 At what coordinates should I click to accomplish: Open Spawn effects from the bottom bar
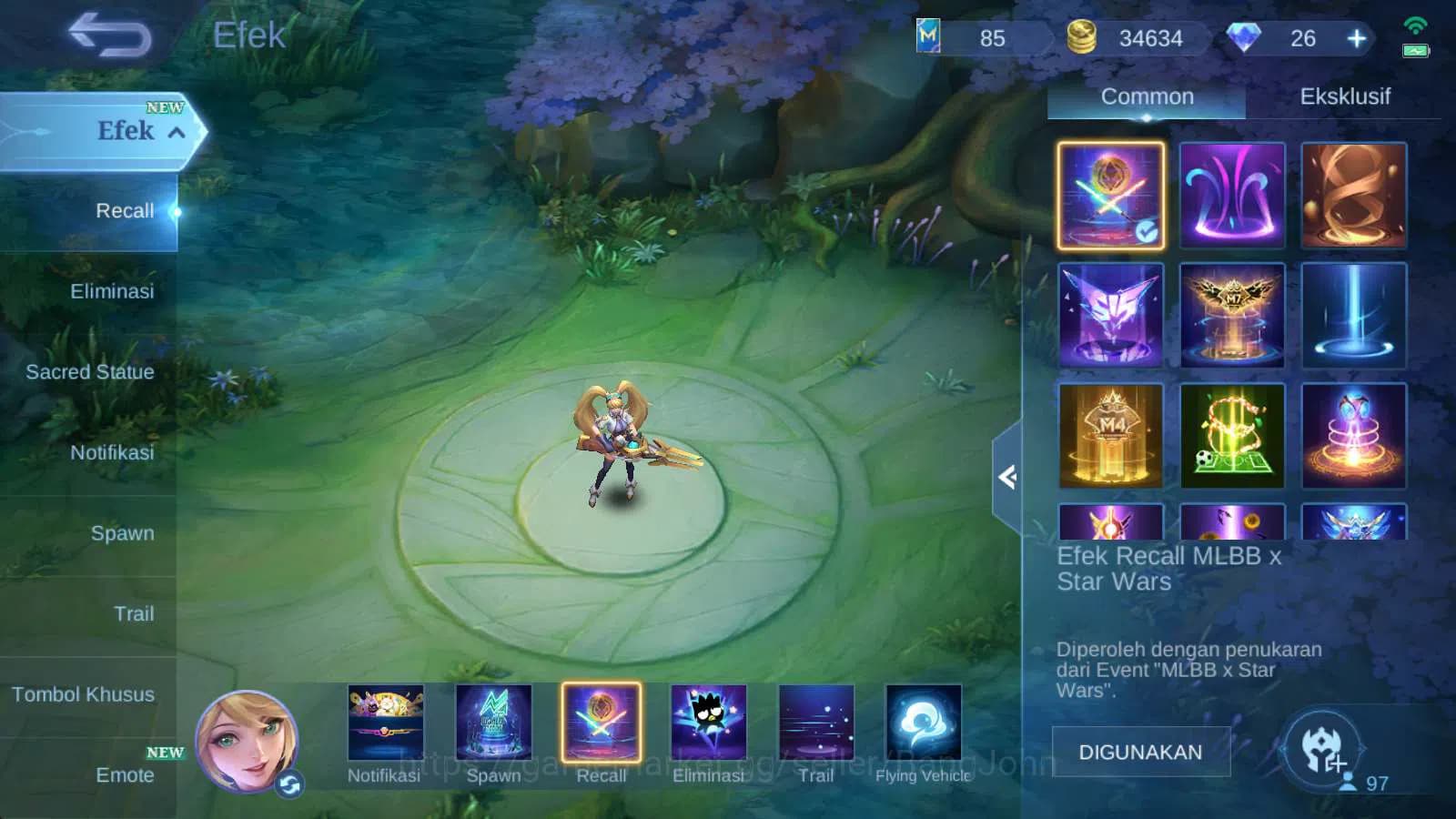click(494, 723)
